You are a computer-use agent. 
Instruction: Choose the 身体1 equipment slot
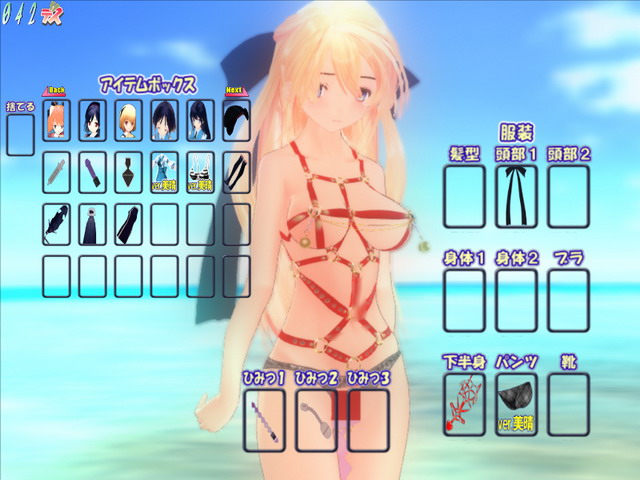tap(464, 300)
